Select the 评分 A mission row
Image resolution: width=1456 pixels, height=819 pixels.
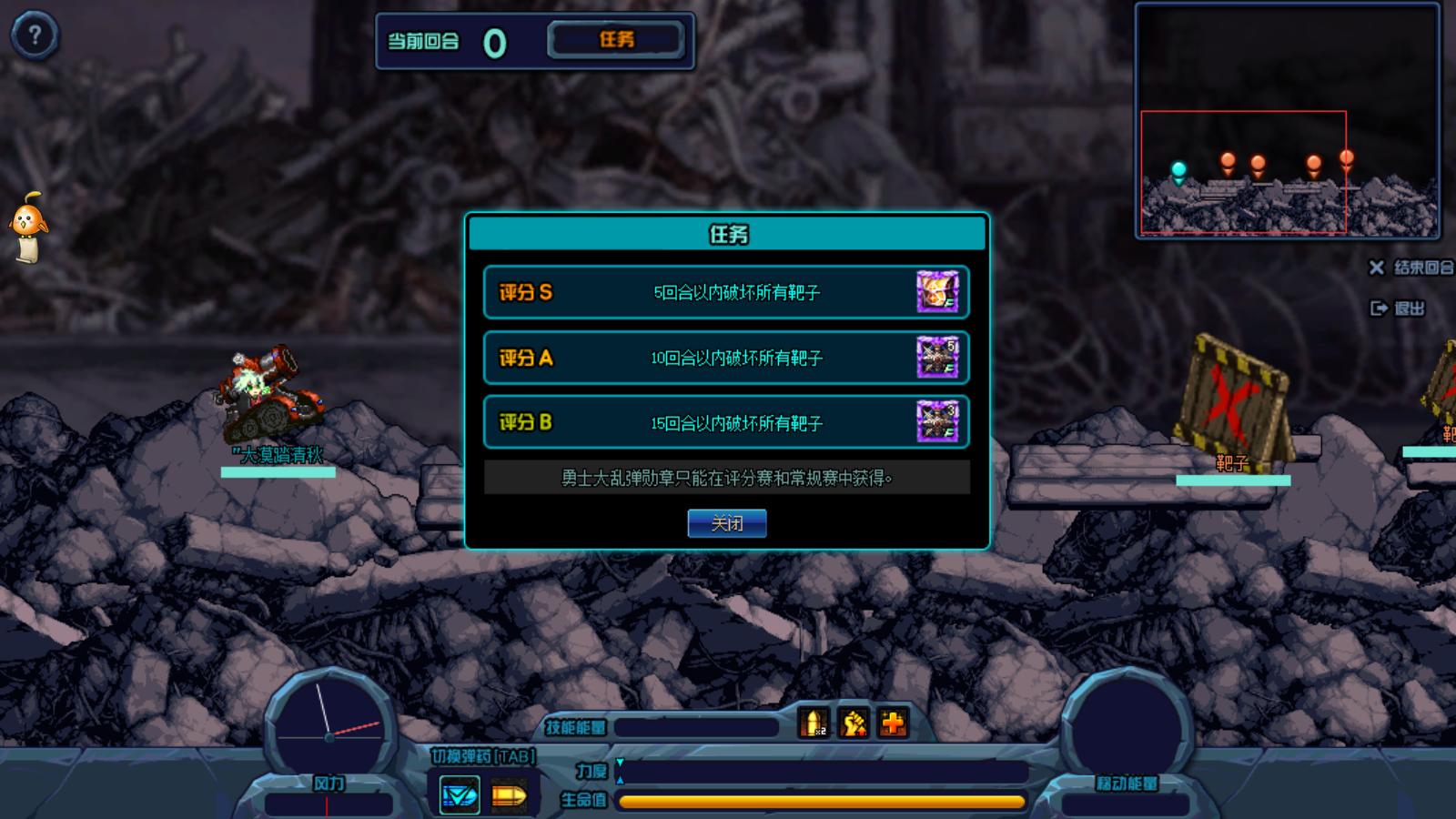tap(725, 358)
